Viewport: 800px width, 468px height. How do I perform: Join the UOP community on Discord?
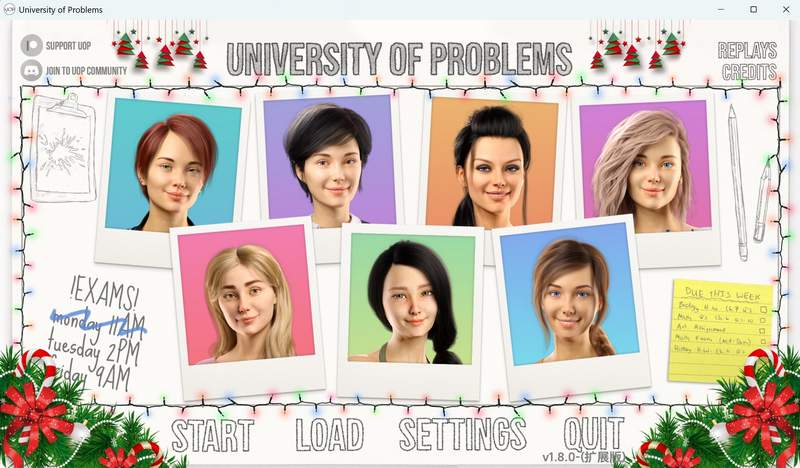pyautogui.click(x=75, y=70)
